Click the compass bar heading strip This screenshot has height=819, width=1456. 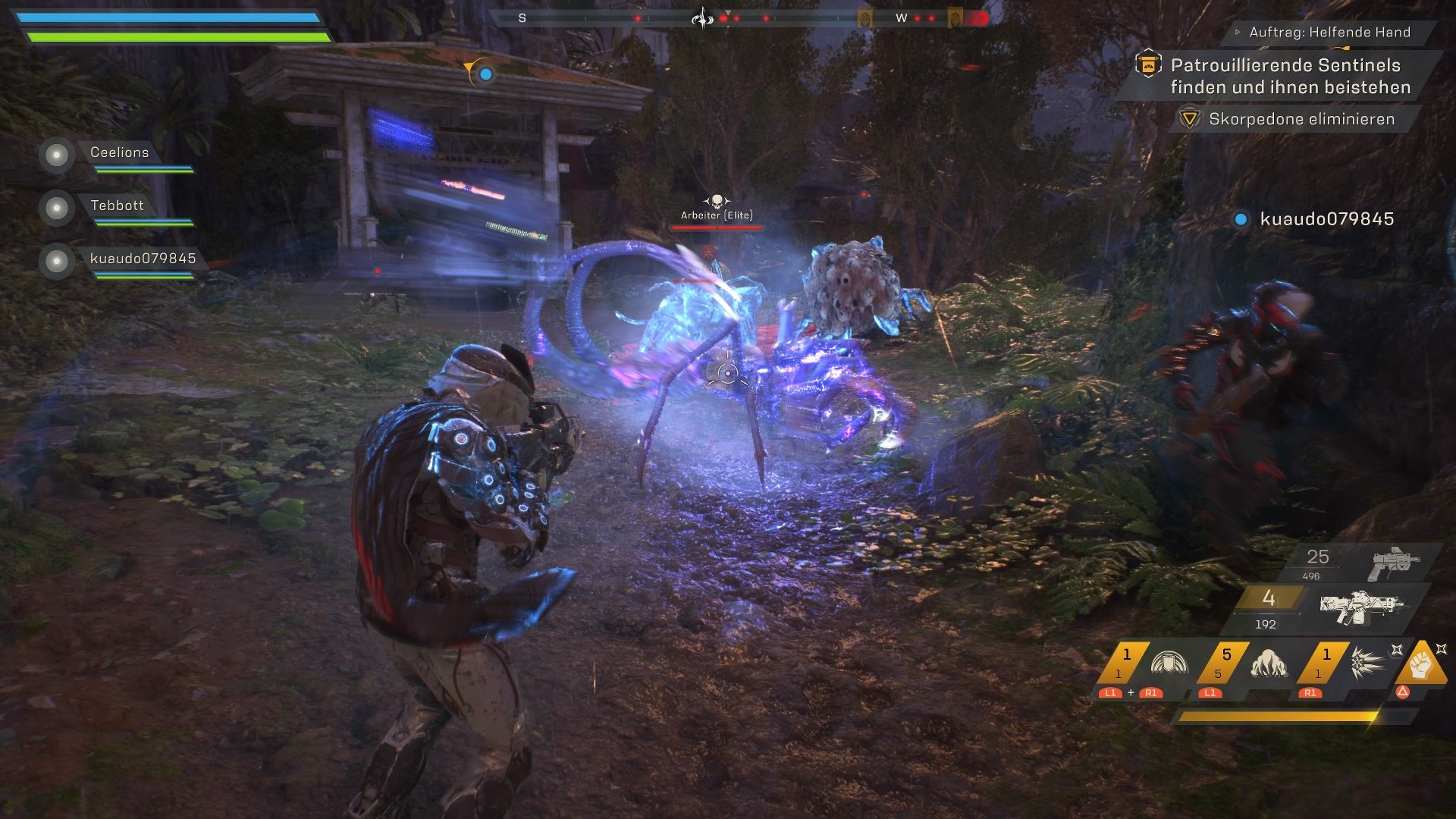[739, 17]
